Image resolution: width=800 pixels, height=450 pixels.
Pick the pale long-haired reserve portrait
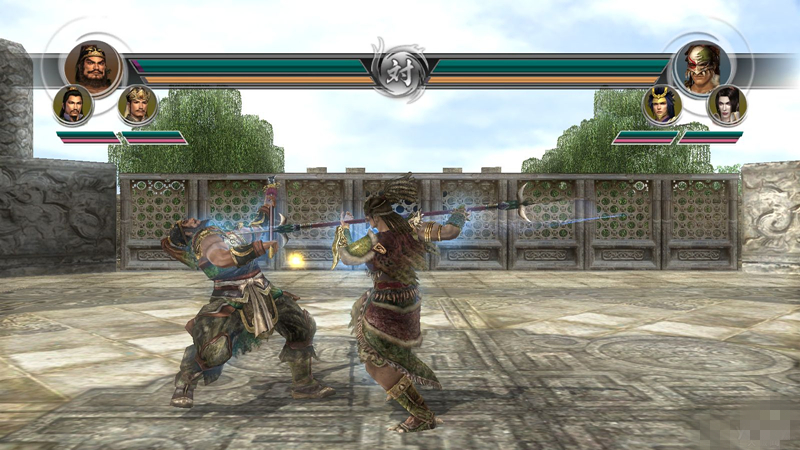(x=726, y=104)
